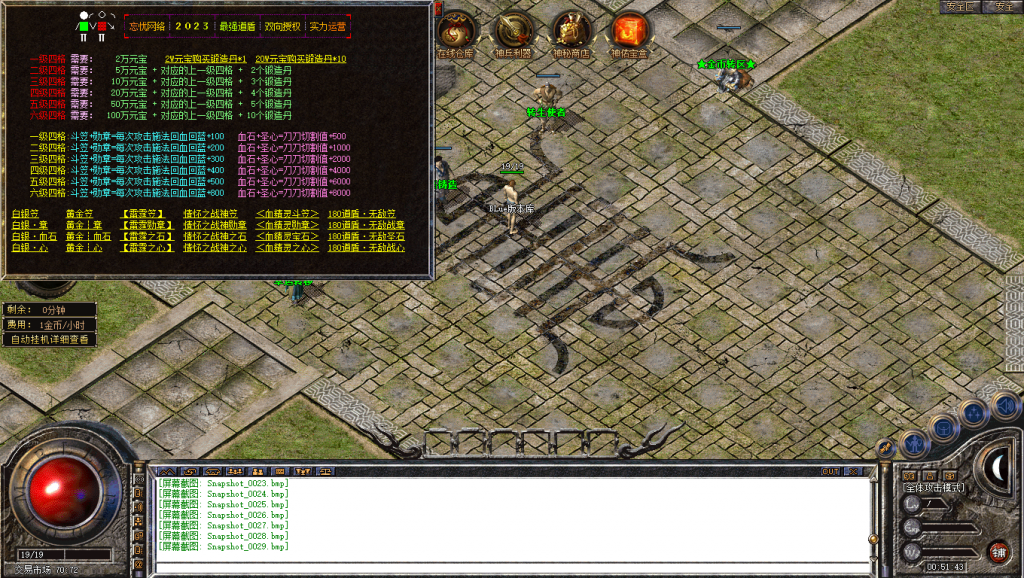
Task: Choose the 黄金笠 link
Action: click(79, 214)
